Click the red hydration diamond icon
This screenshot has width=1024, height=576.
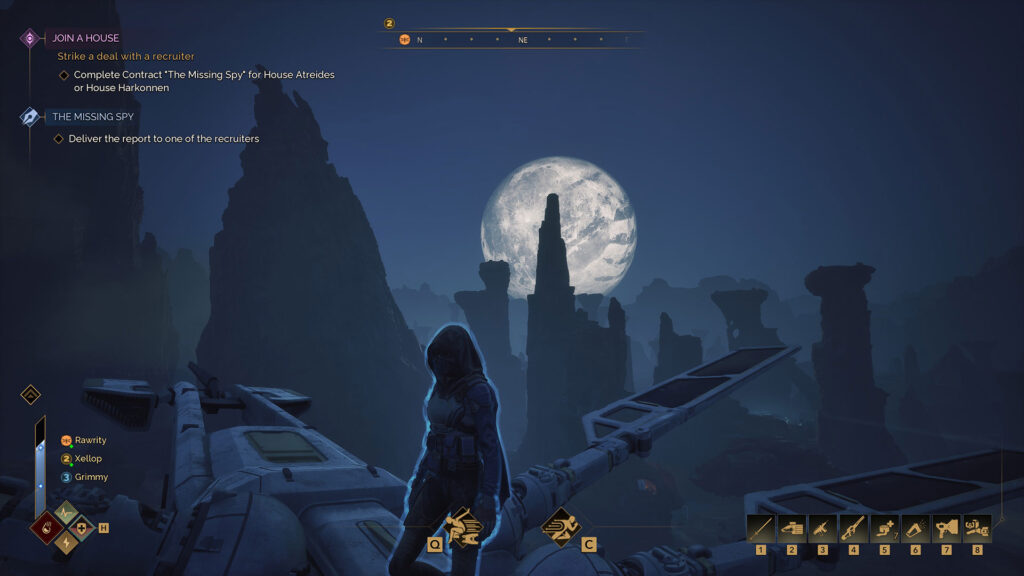(x=46, y=526)
